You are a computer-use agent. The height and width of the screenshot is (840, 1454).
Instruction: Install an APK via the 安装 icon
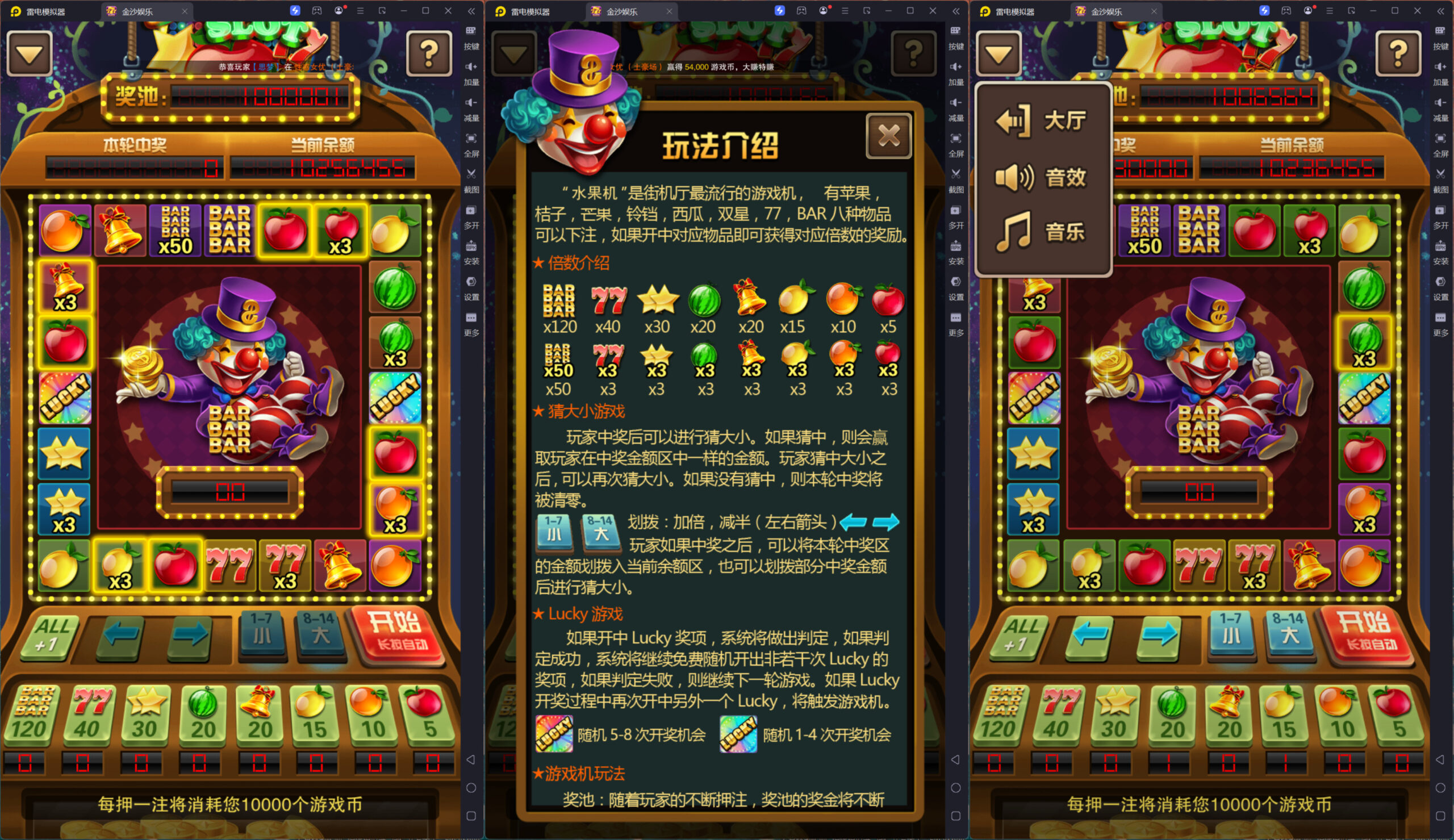tap(472, 251)
